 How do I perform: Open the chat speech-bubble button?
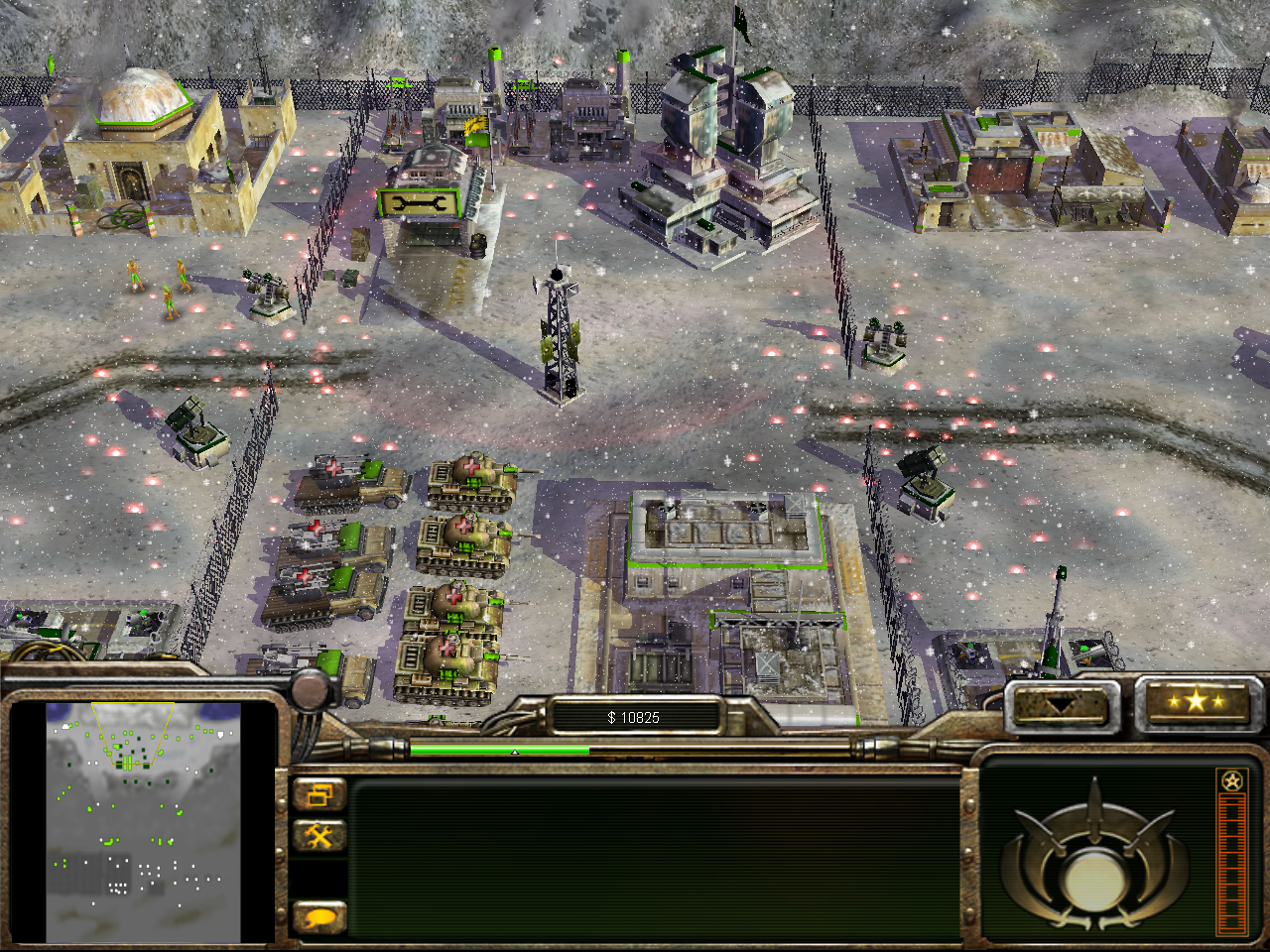click(x=319, y=917)
